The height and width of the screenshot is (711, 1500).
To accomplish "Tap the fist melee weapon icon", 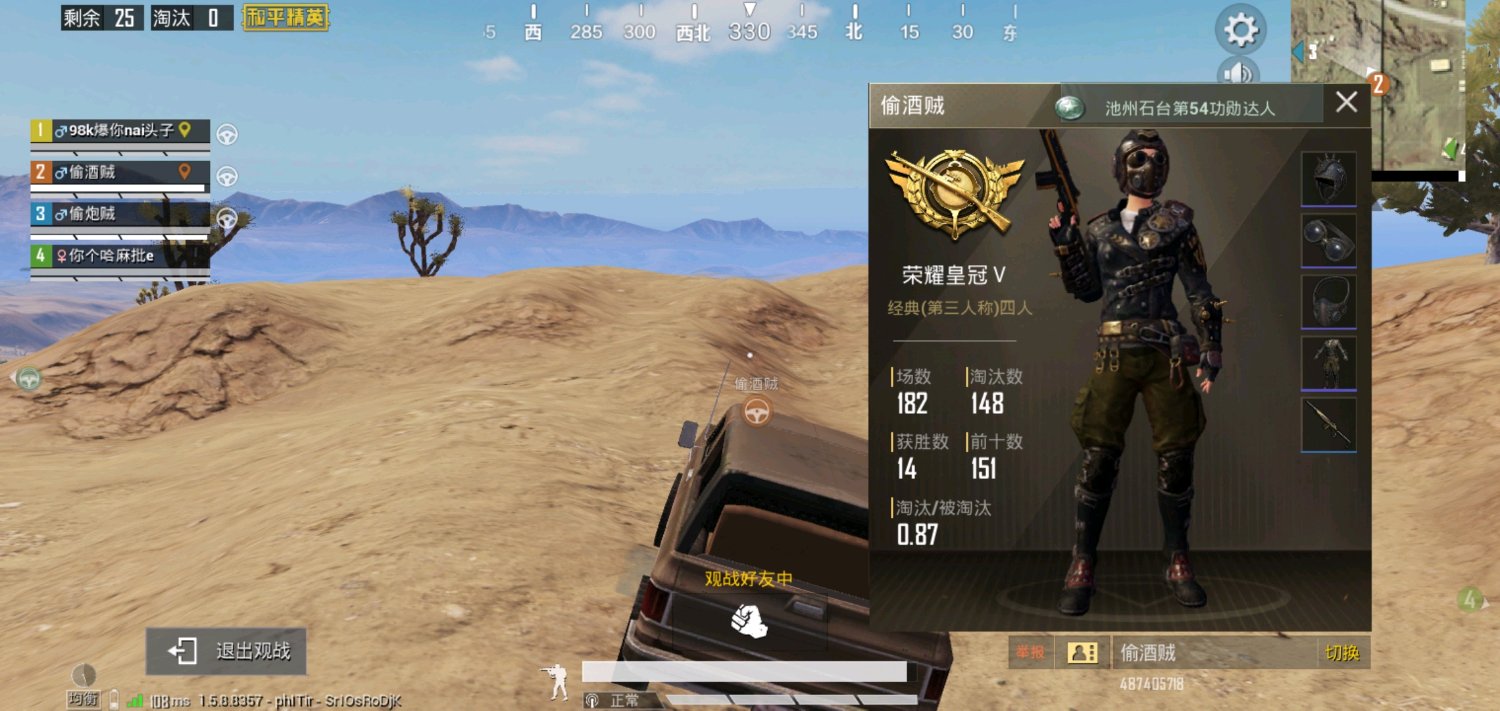I will (749, 620).
